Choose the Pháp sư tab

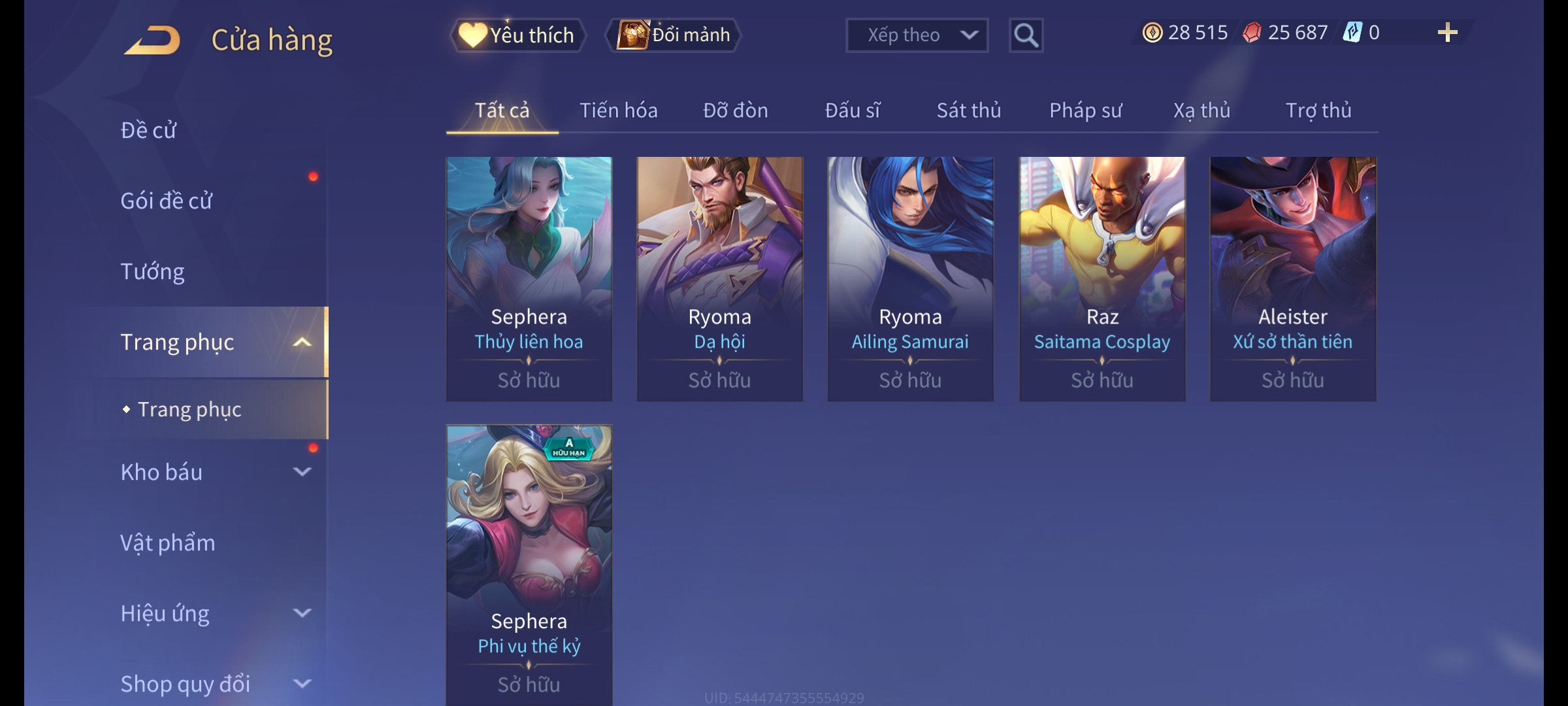coord(1085,110)
